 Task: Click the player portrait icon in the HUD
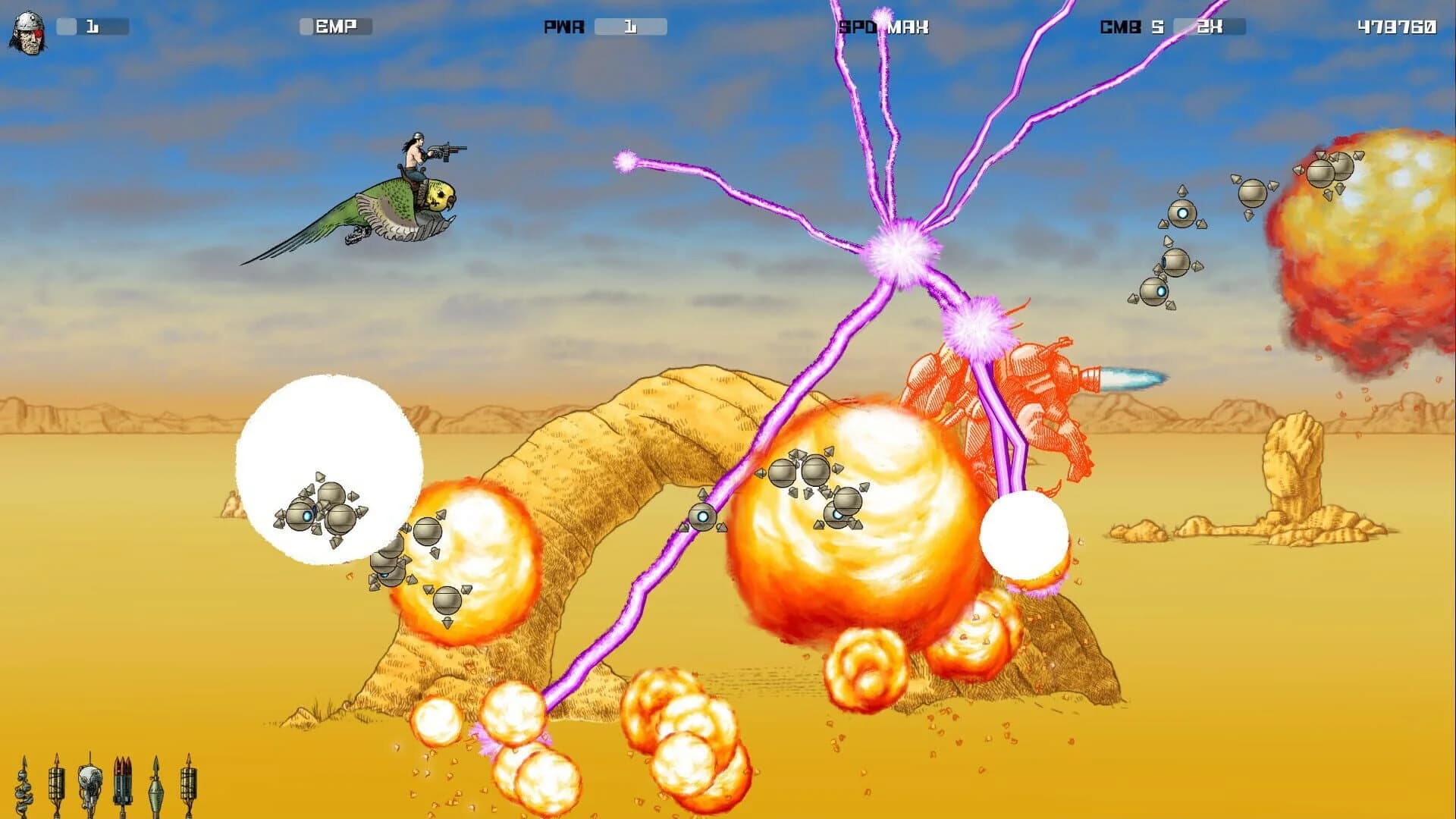point(27,30)
